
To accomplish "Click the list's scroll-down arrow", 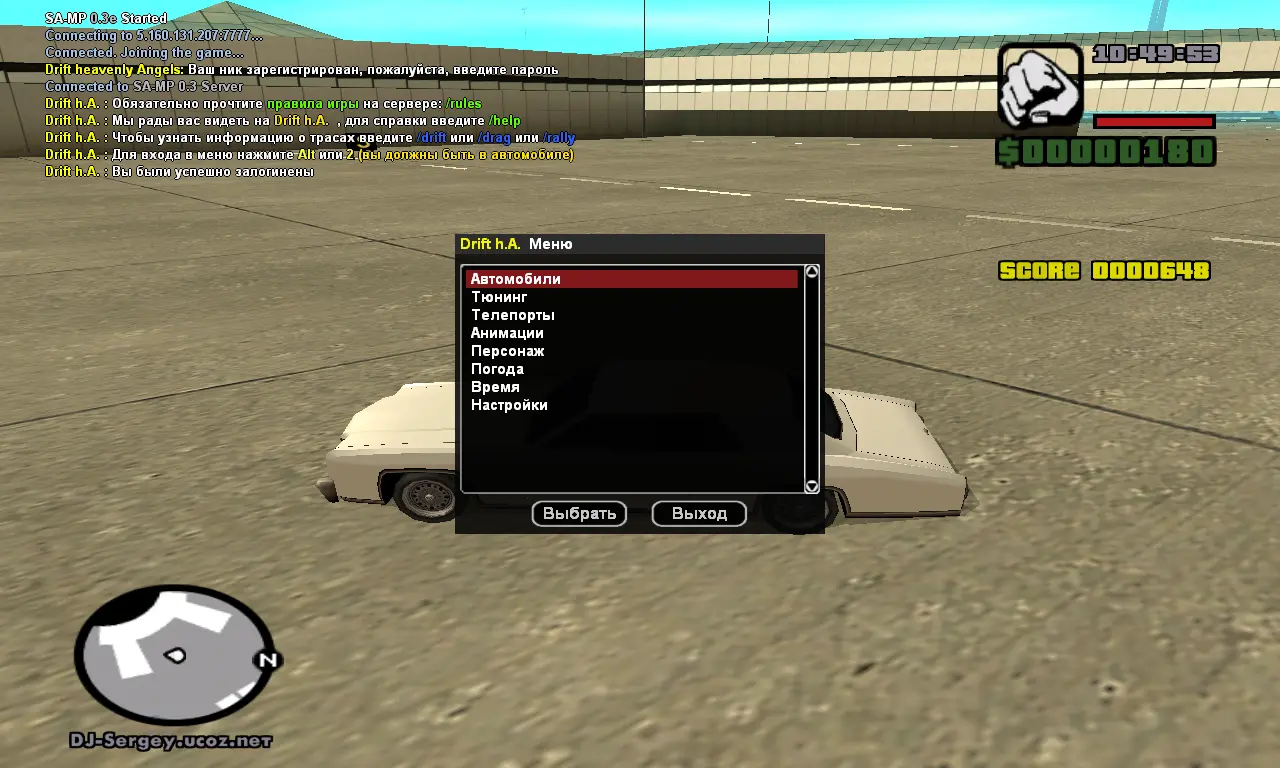I will coord(812,486).
